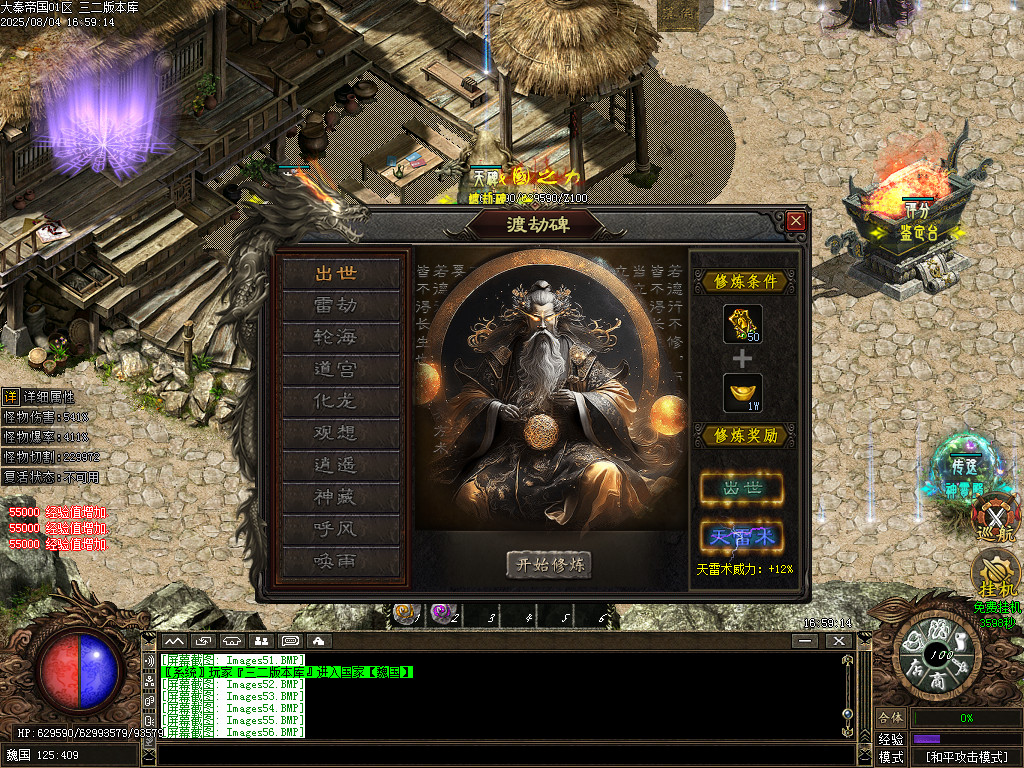Viewport: 1024px width, 768px height.
Task: Minimize the chat panel
Action: pyautogui.click(x=804, y=640)
